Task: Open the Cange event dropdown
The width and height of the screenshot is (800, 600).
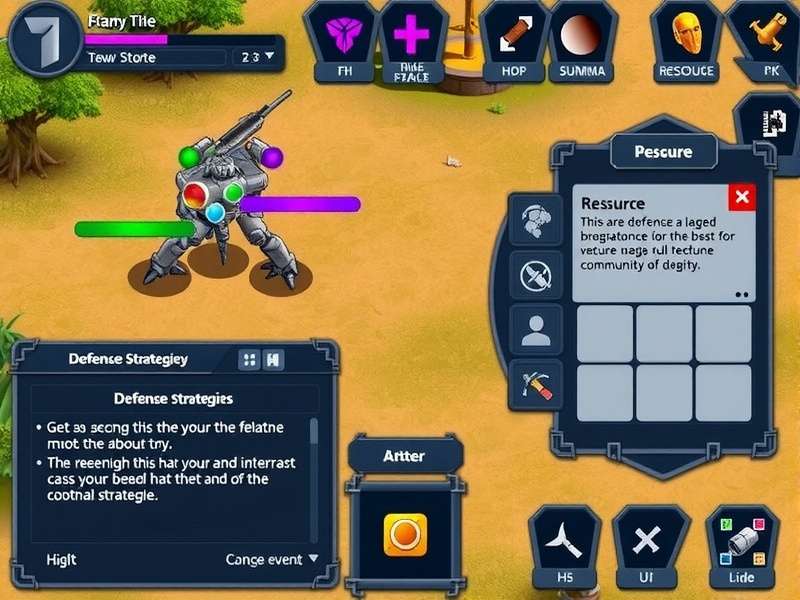Action: click(271, 559)
